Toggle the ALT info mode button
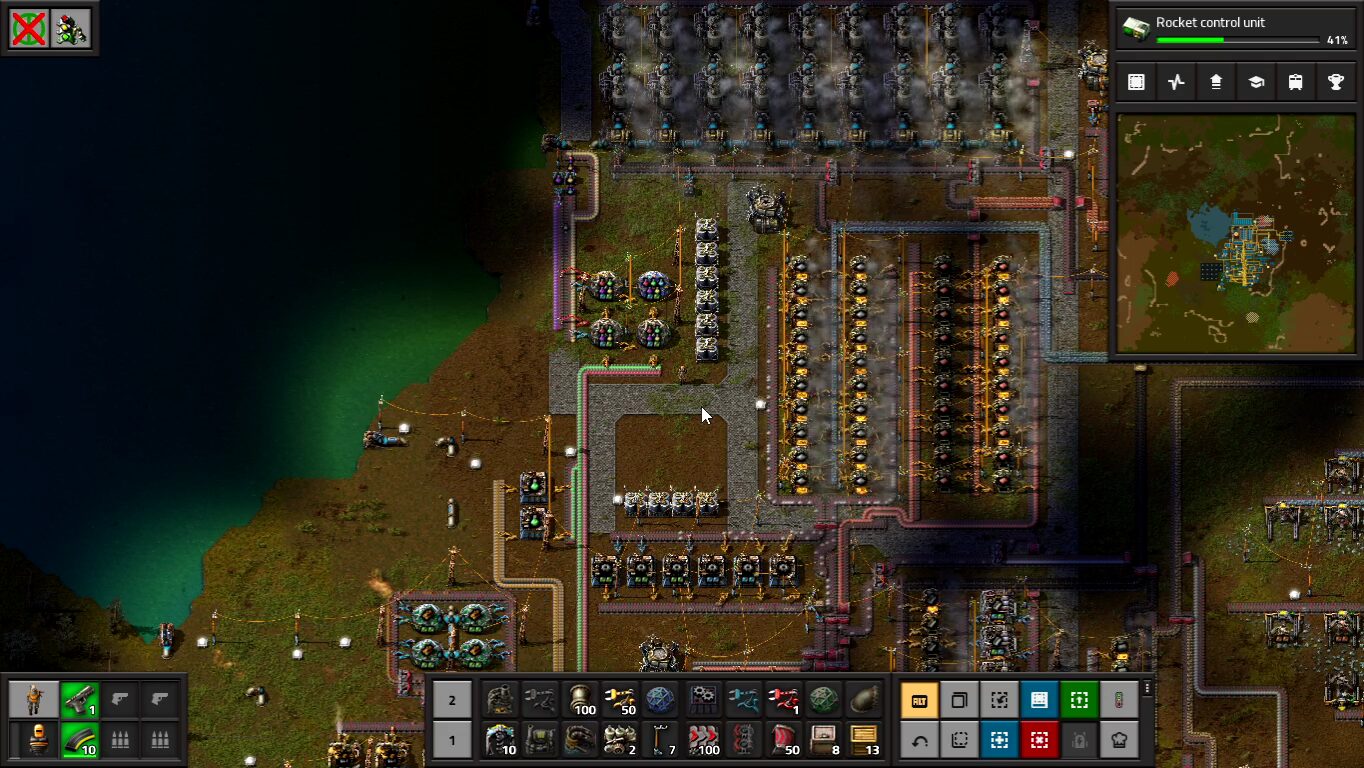The image size is (1364, 768). pos(919,700)
